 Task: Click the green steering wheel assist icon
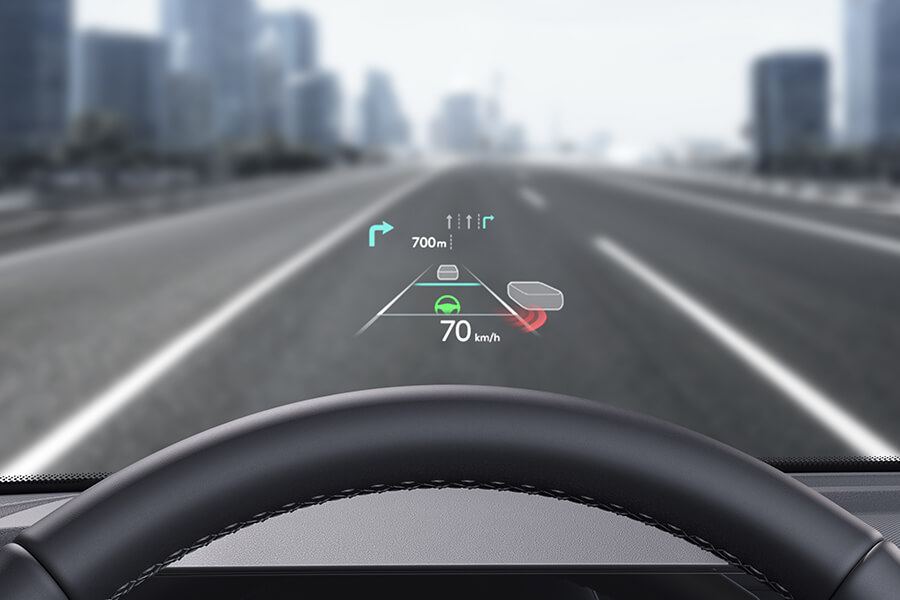point(449,305)
